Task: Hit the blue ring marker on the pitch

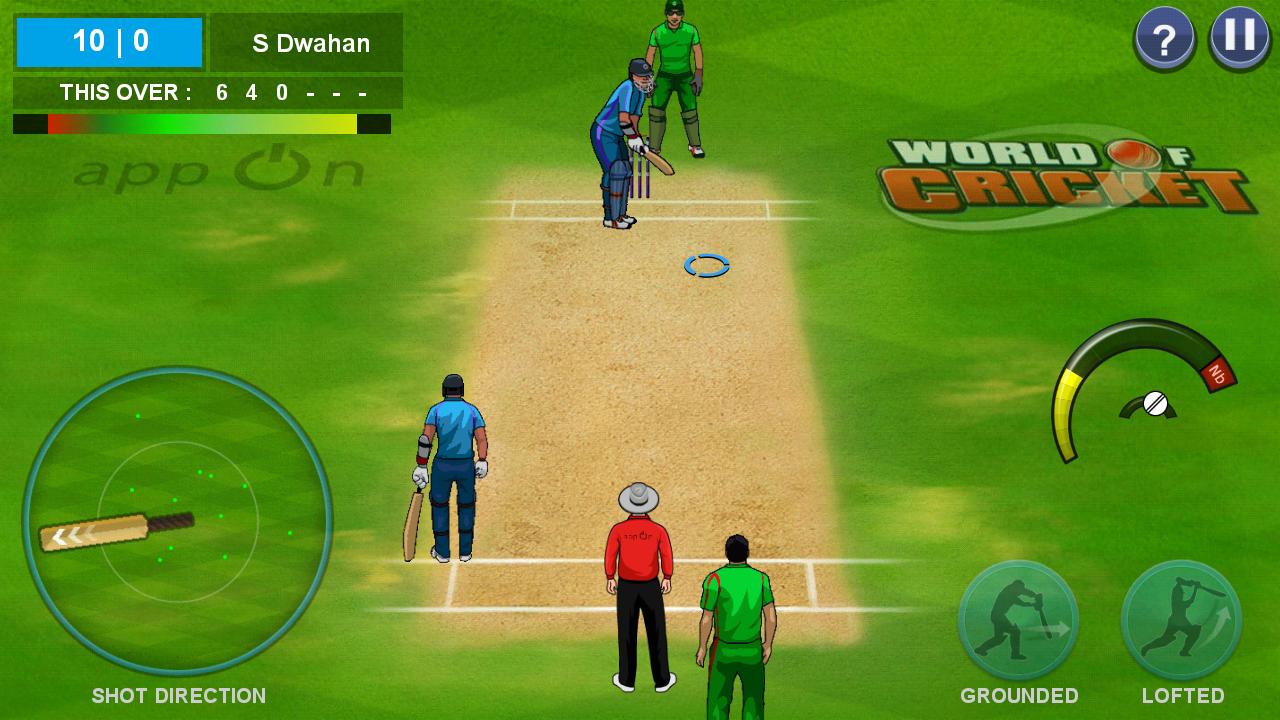Action: click(706, 264)
